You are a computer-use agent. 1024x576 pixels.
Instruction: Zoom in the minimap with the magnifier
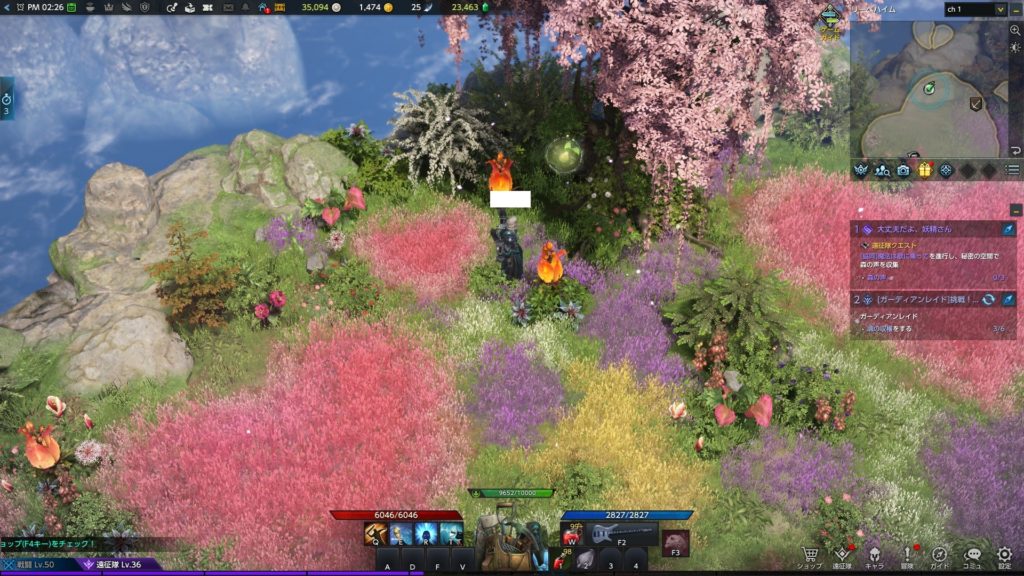[1015, 31]
